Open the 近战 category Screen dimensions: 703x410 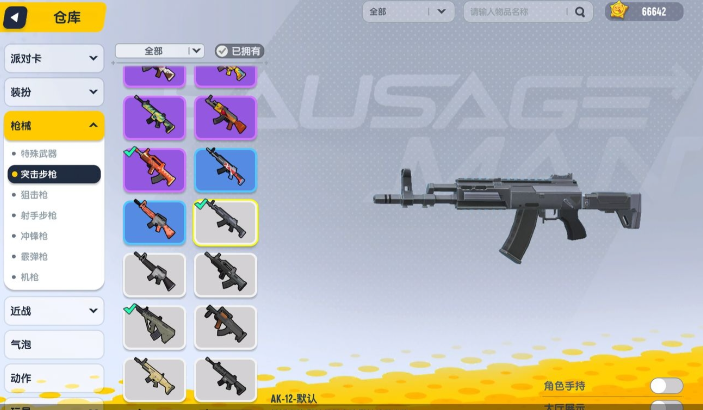point(53,311)
